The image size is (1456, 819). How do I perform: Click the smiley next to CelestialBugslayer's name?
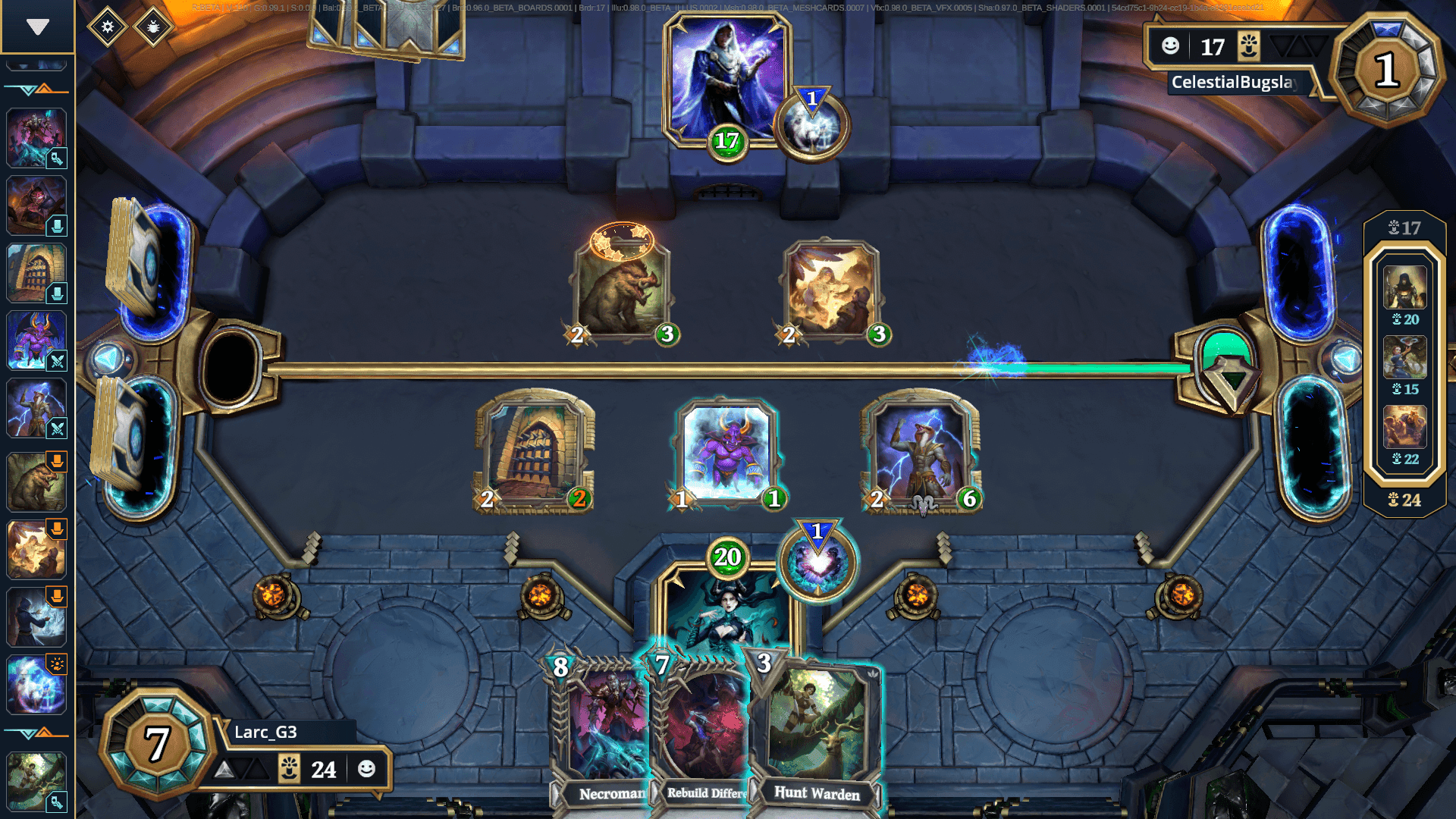click(x=1170, y=46)
